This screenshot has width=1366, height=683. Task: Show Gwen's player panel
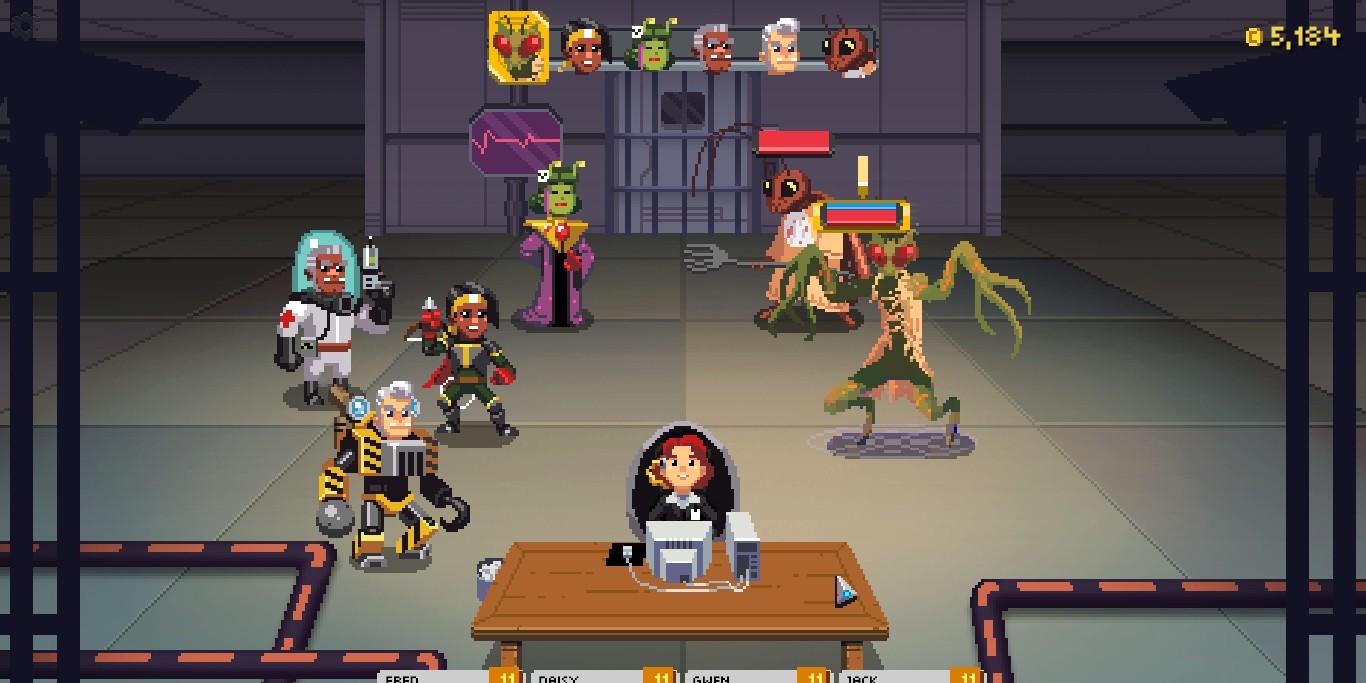[758, 676]
